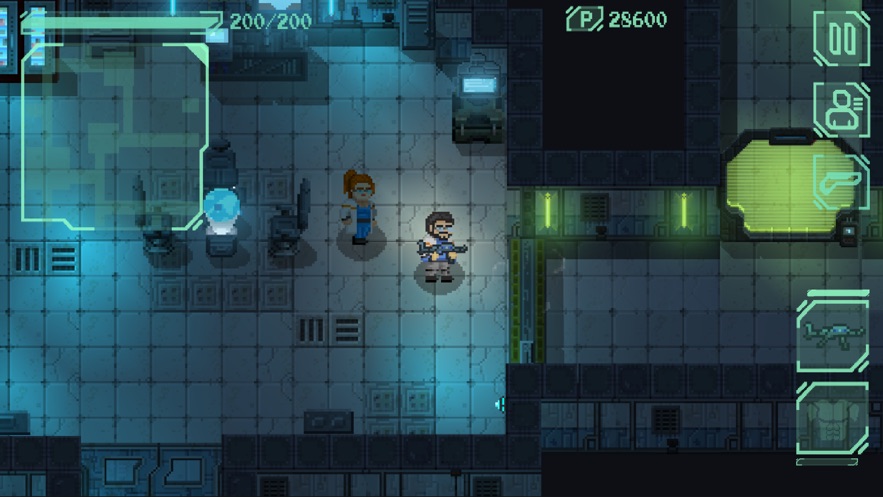Image resolution: width=883 pixels, height=497 pixels.
Task: Select the equipped assault rifle slot
Action: 832,335
